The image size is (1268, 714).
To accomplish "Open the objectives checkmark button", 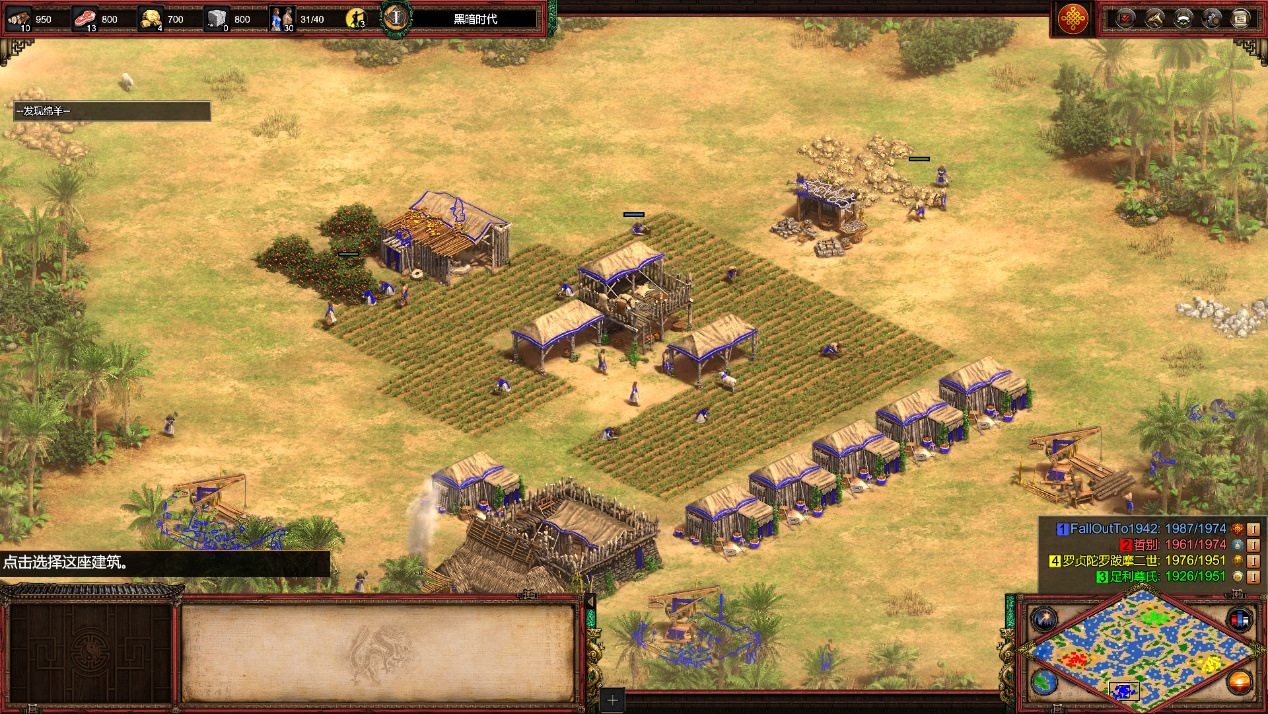I will click(x=1125, y=18).
